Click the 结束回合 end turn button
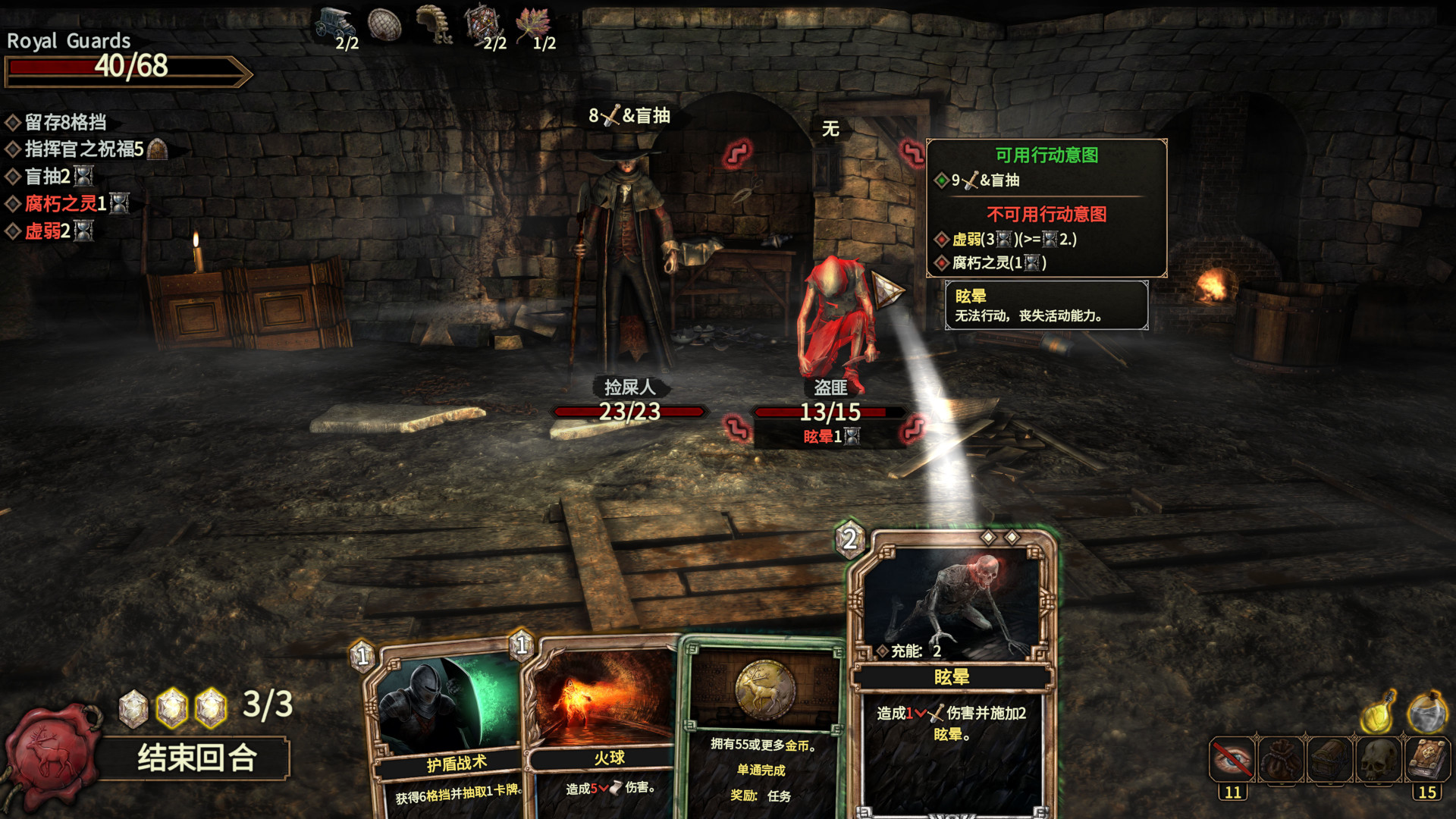 tap(196, 758)
